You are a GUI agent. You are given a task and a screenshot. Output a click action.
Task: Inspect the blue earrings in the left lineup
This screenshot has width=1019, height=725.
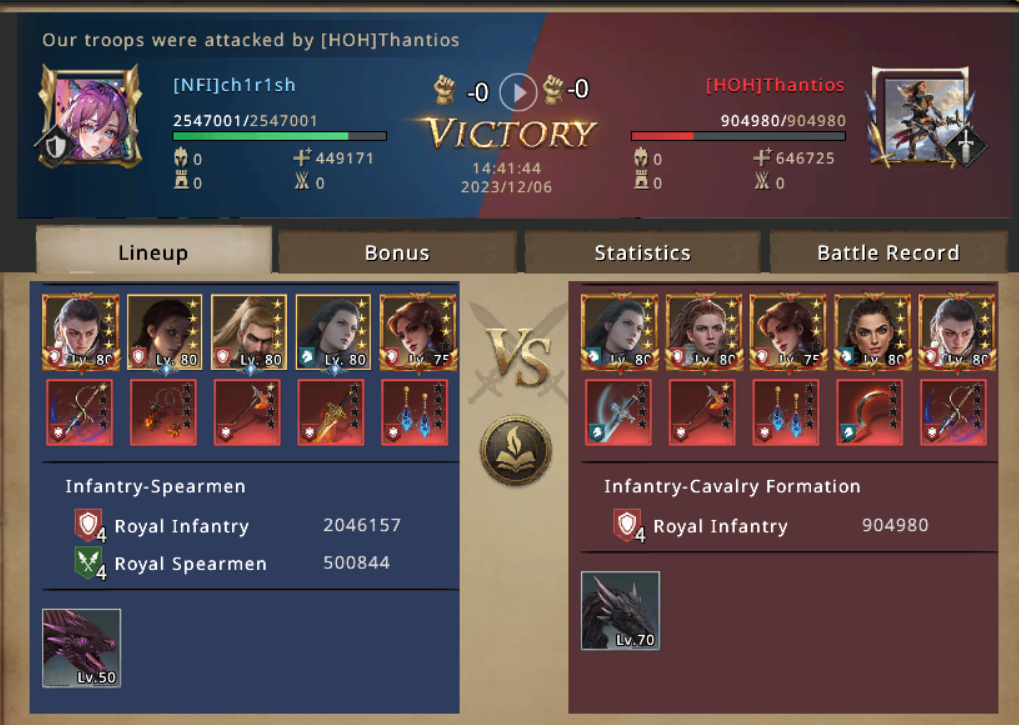coord(414,412)
